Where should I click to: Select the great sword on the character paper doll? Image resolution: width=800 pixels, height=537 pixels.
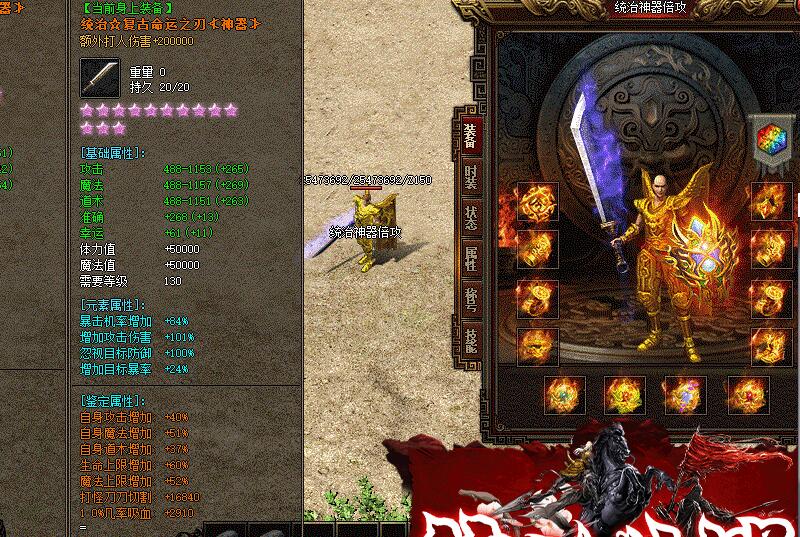594,180
